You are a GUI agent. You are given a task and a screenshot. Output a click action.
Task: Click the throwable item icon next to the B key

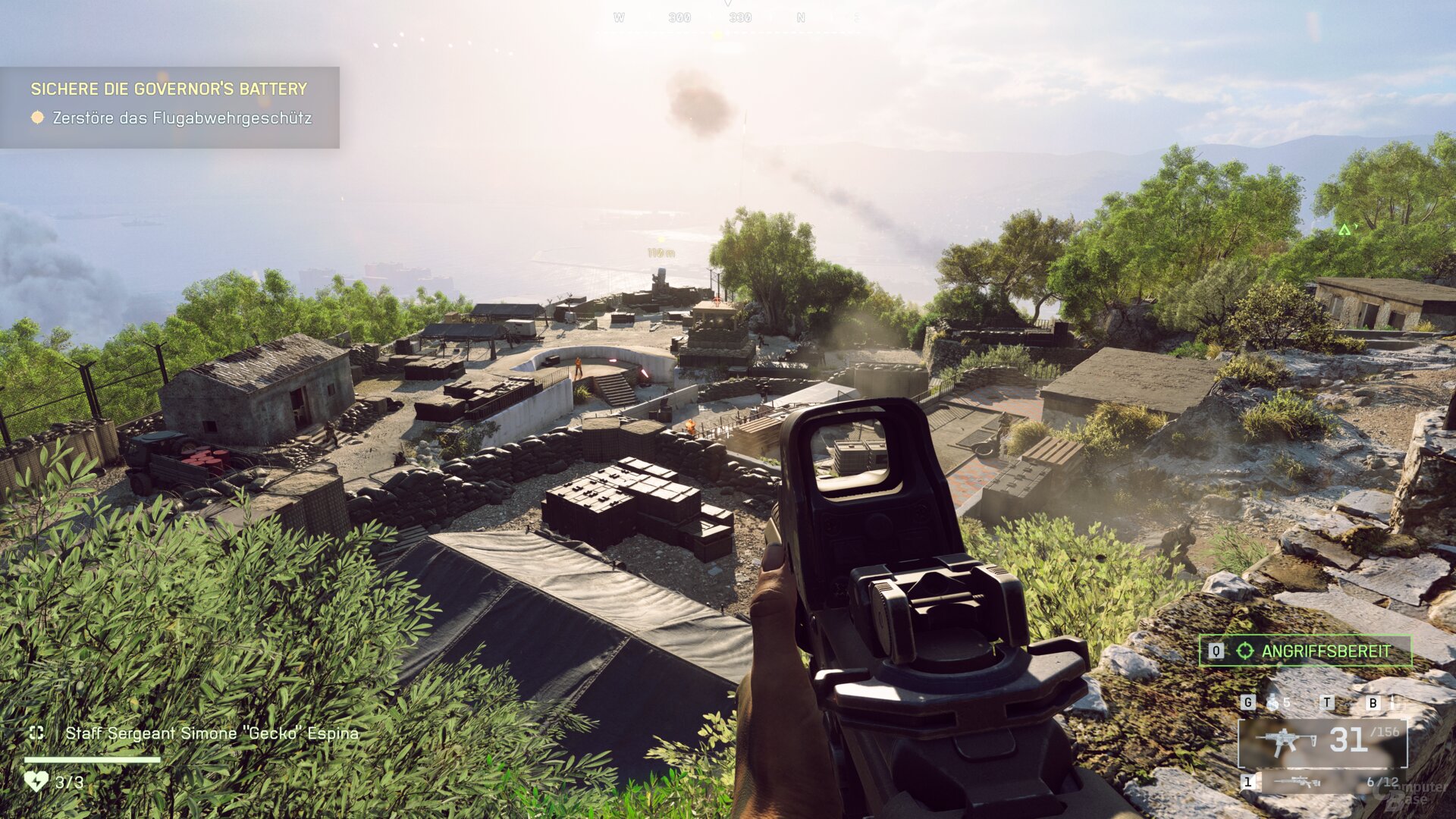[1392, 701]
